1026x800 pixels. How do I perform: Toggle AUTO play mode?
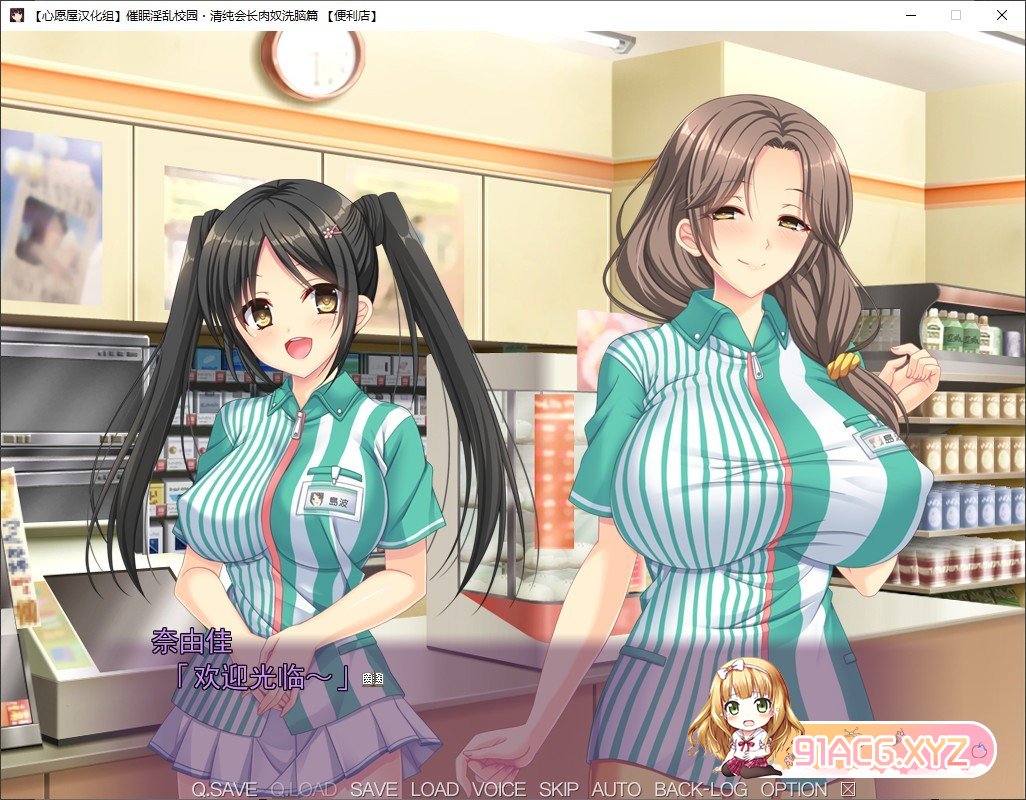tap(616, 789)
